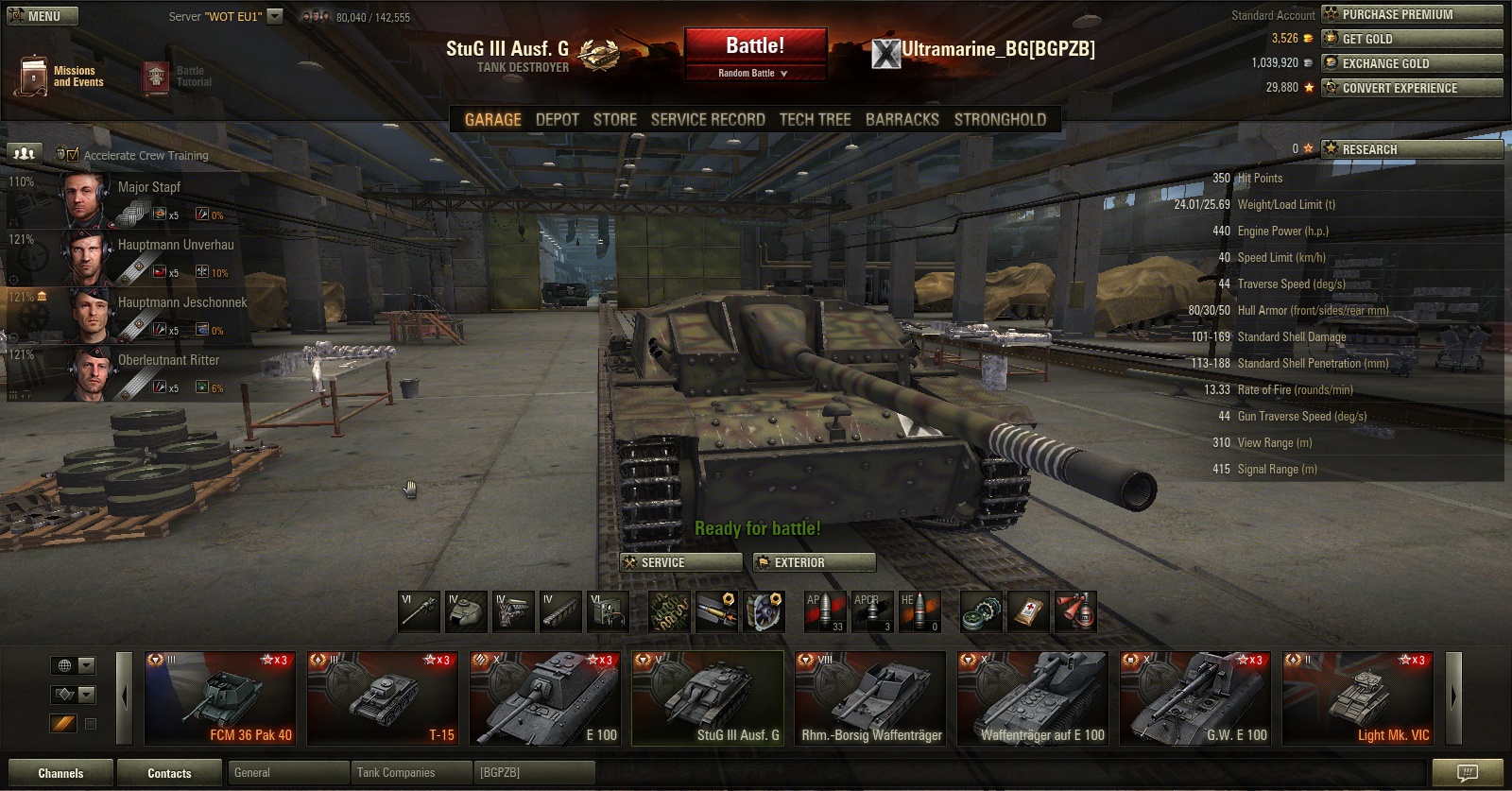
Task: Open the Store tab
Action: click(x=614, y=120)
